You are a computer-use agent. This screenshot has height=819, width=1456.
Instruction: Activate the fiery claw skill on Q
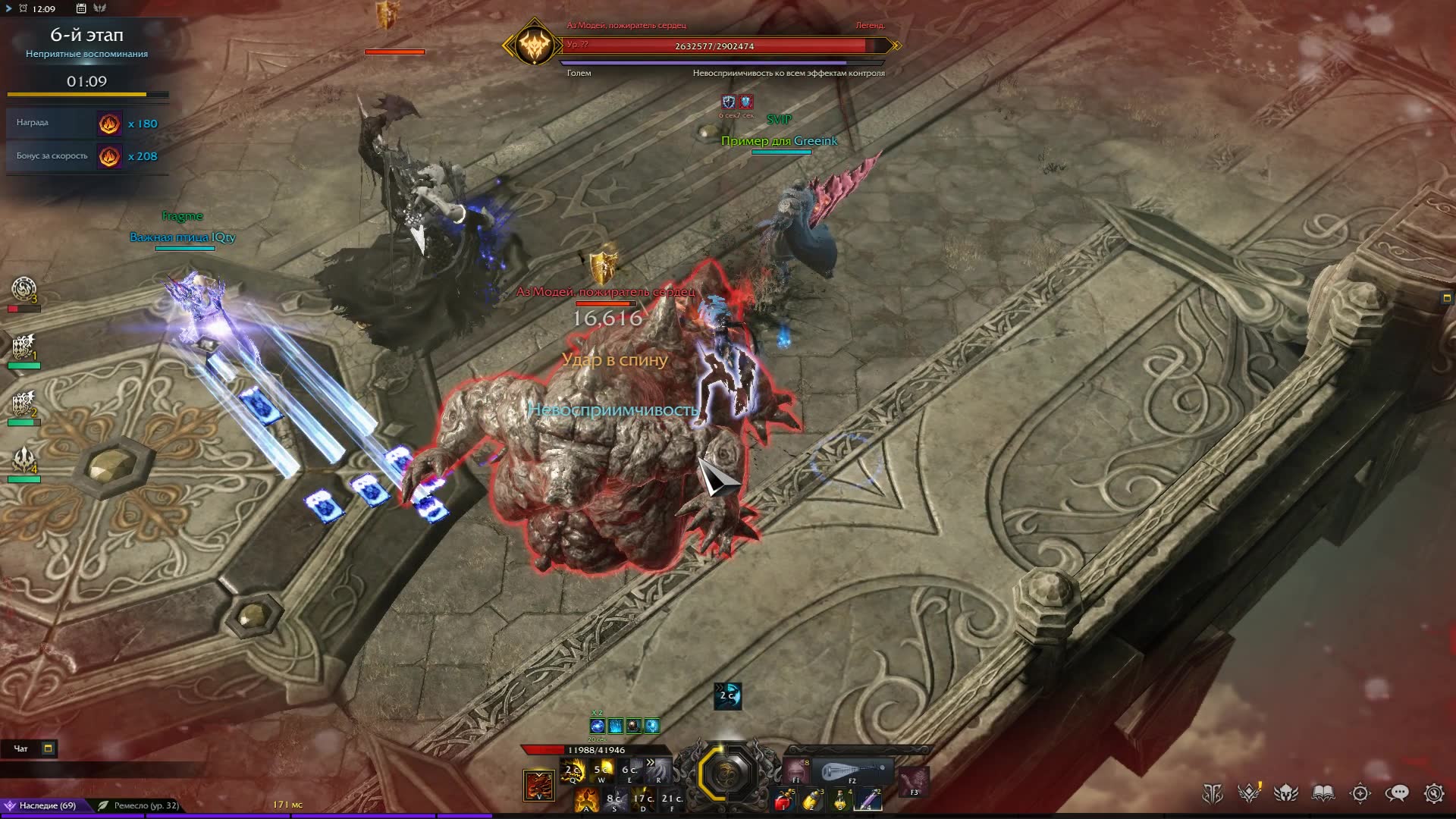point(573,771)
